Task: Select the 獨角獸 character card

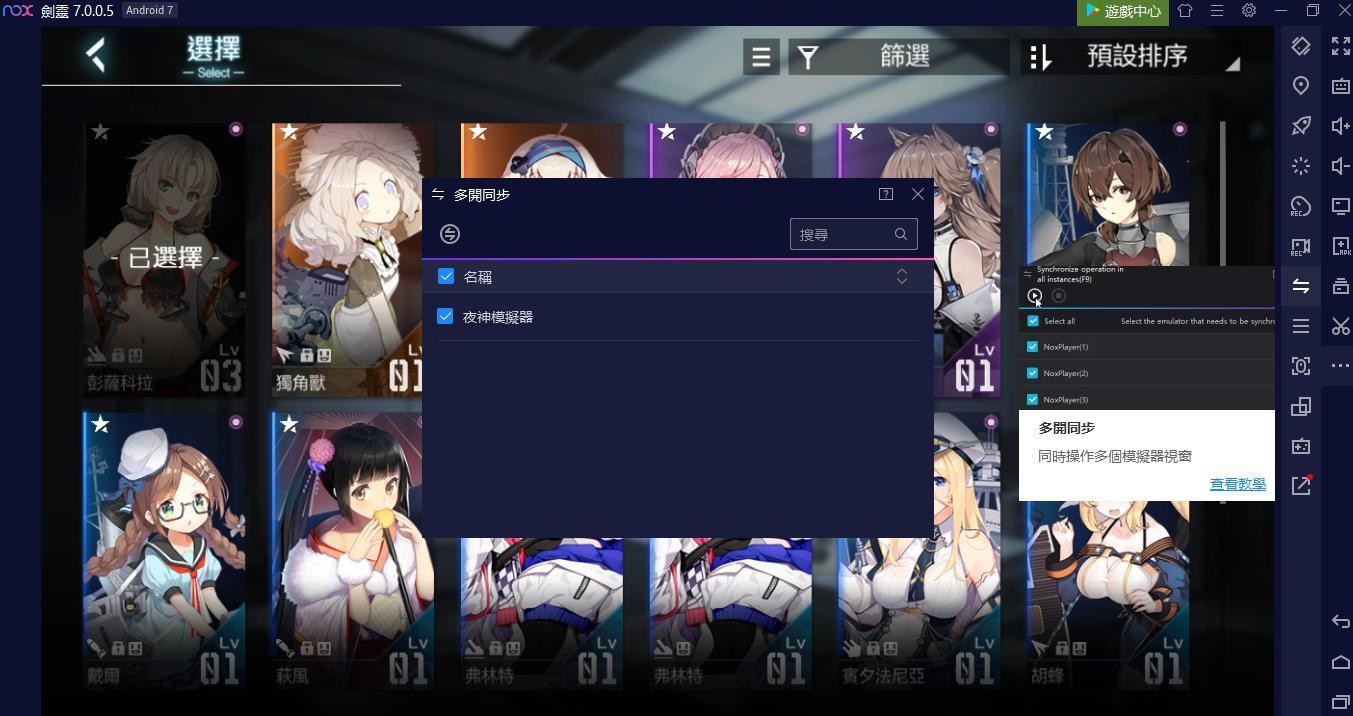Action: point(352,260)
